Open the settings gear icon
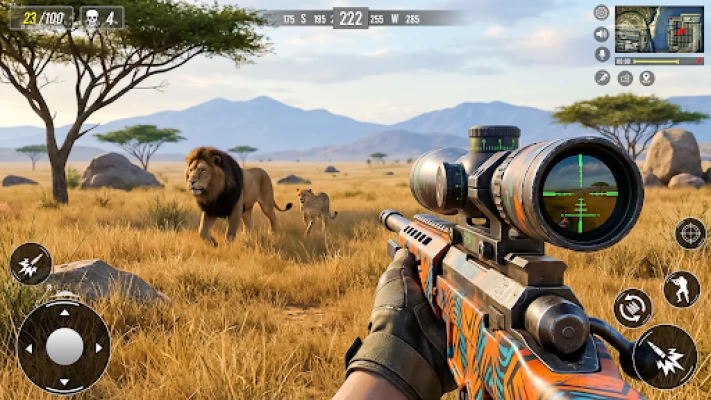The image size is (711, 400). (601, 13)
